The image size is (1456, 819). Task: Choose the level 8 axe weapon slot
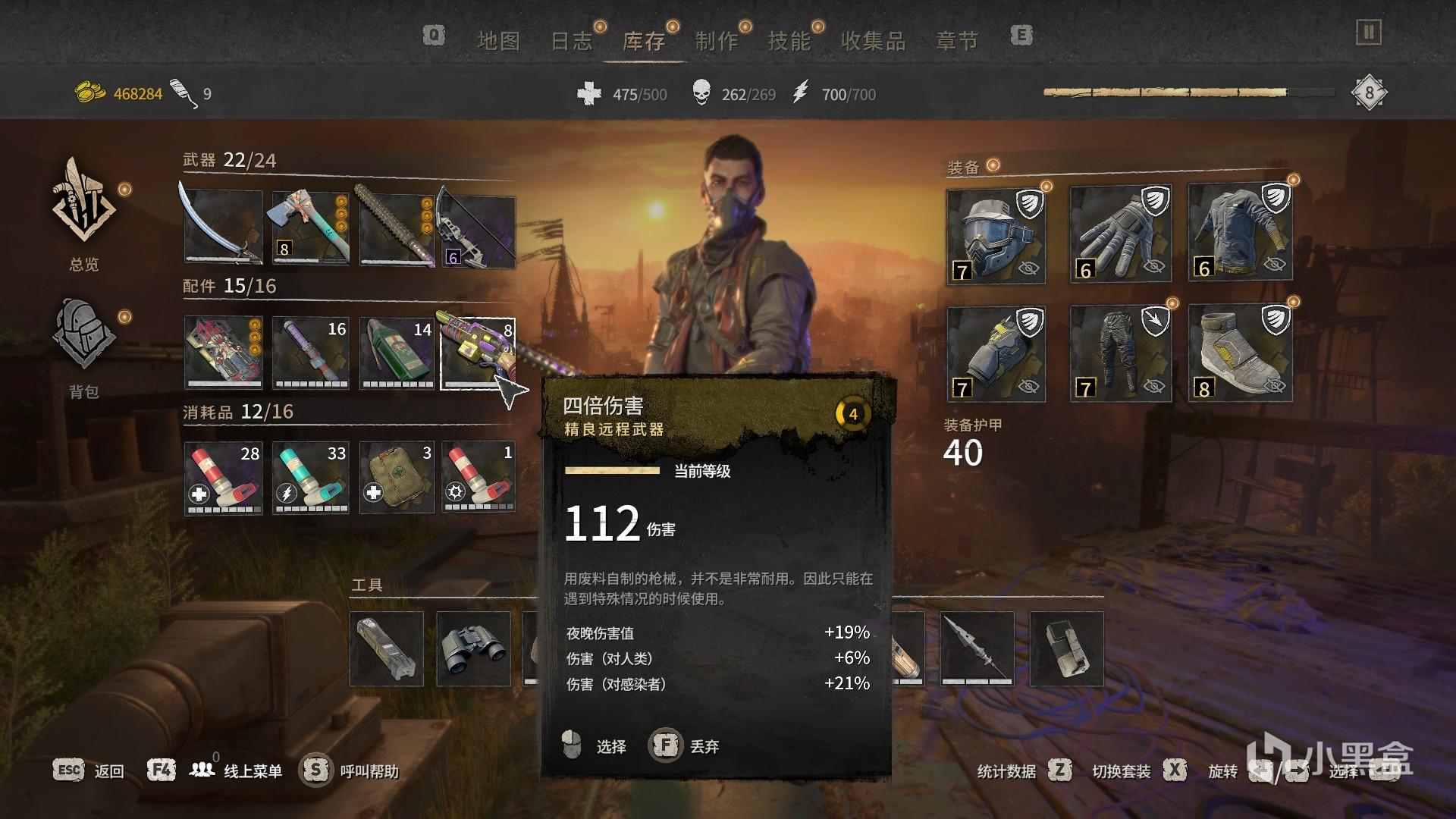click(311, 227)
